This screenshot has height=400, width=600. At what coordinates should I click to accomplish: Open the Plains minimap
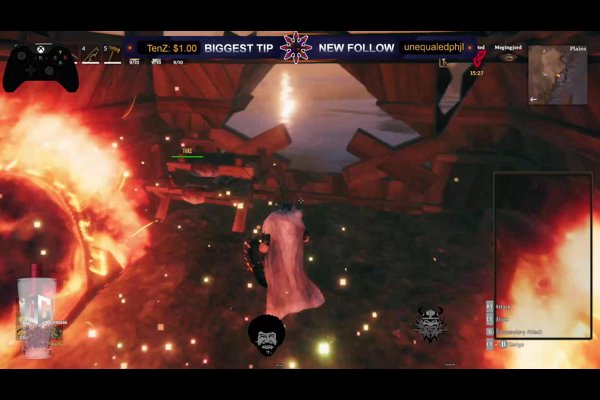click(557, 73)
